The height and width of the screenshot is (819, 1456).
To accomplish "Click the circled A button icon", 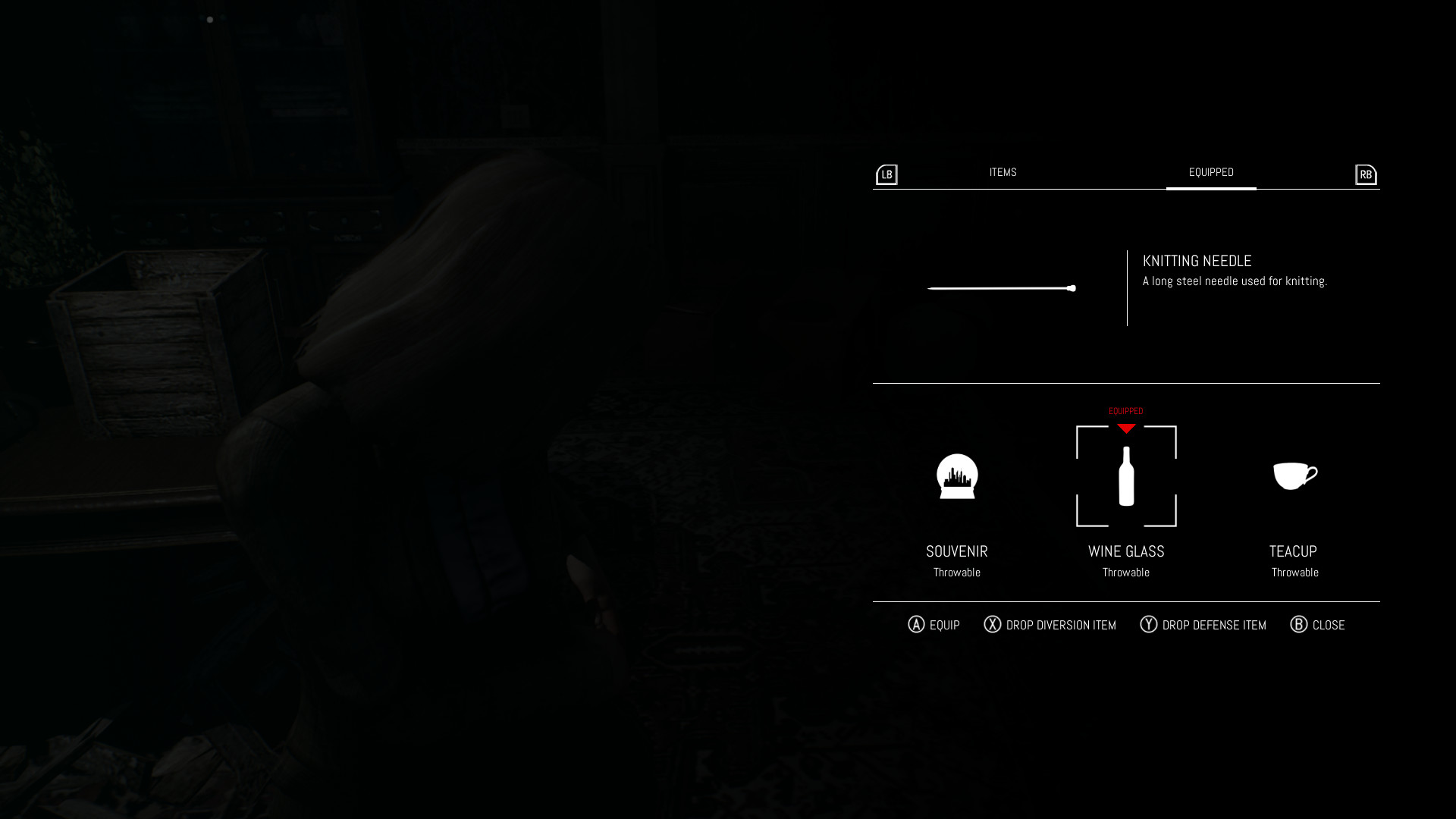I will tap(917, 624).
